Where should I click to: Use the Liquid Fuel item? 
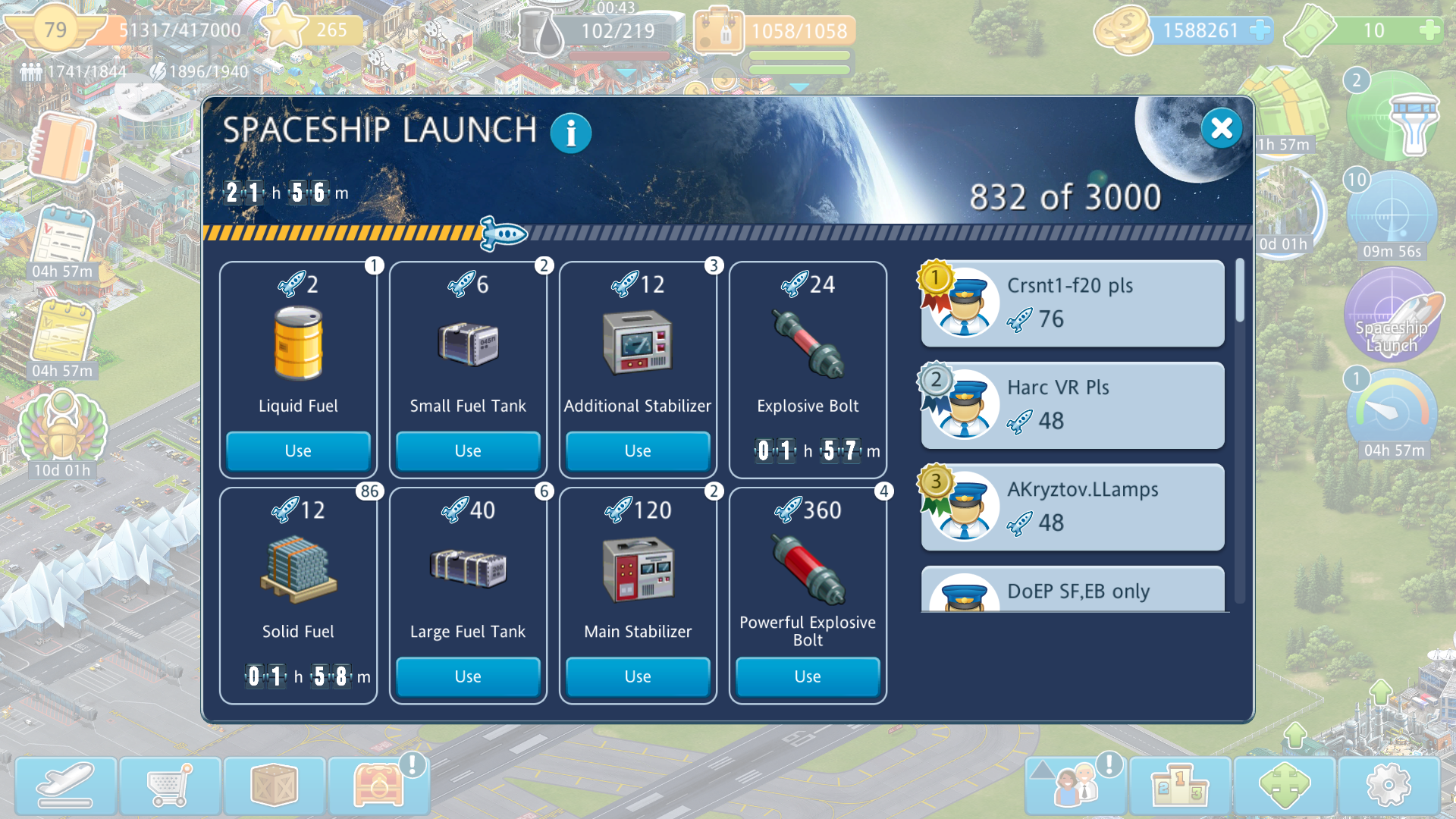point(298,450)
